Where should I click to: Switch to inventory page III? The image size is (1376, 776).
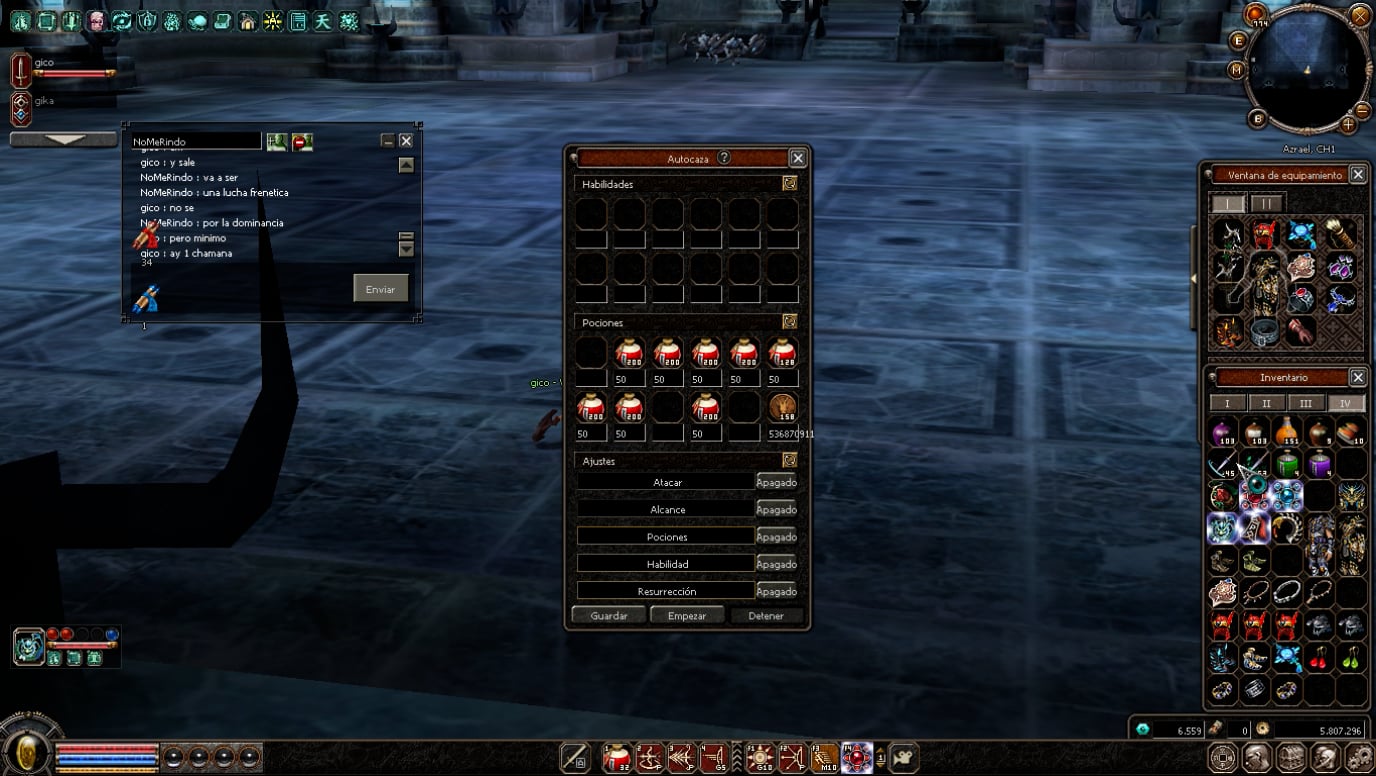click(x=1306, y=403)
